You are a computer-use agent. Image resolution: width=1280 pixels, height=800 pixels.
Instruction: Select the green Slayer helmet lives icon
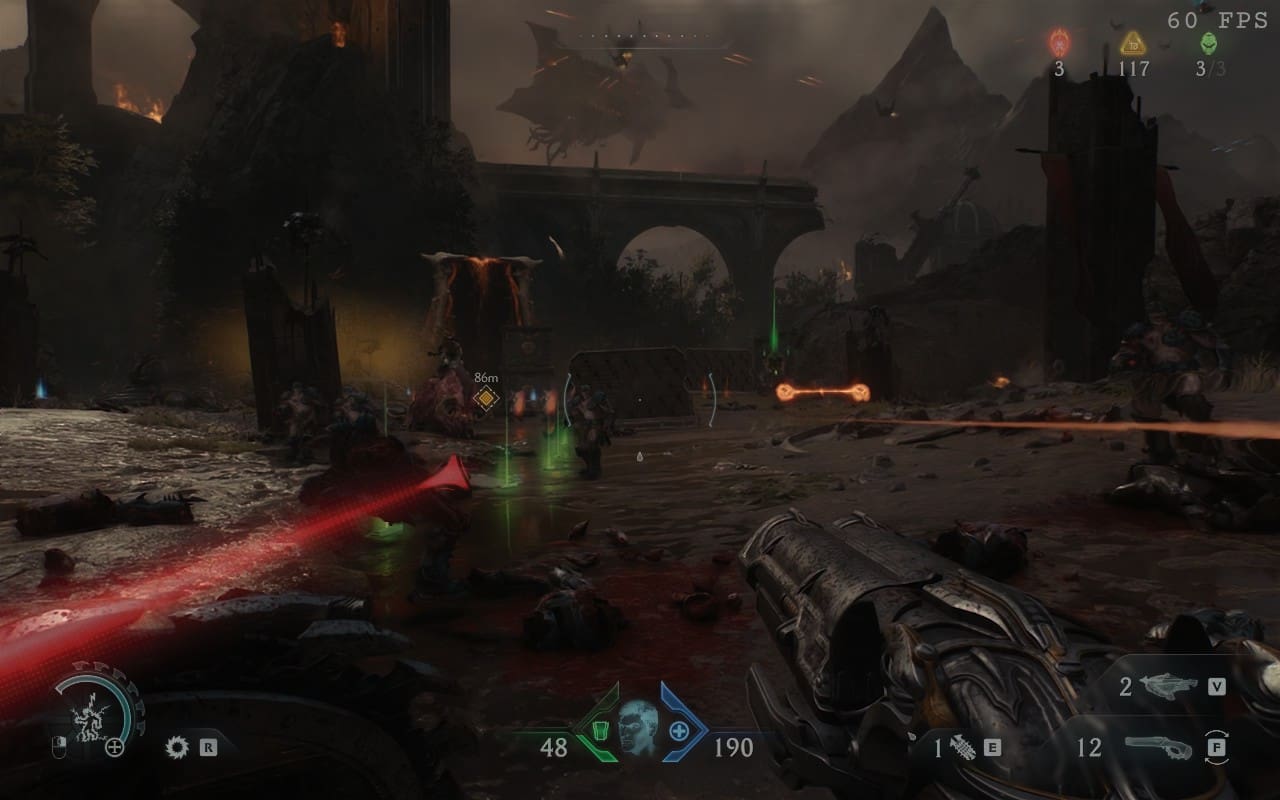point(1208,43)
